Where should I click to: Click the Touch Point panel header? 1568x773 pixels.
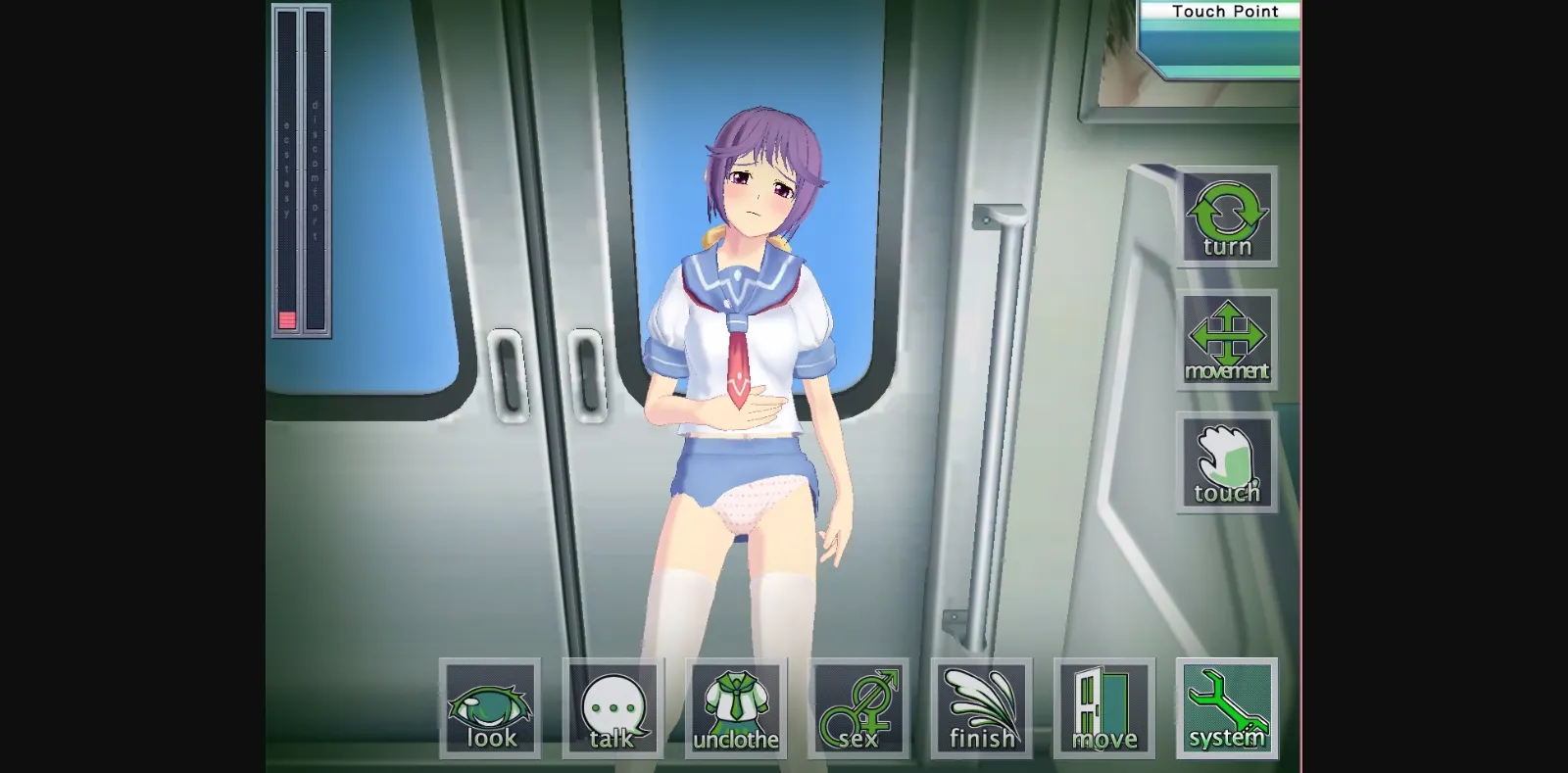1224,11
